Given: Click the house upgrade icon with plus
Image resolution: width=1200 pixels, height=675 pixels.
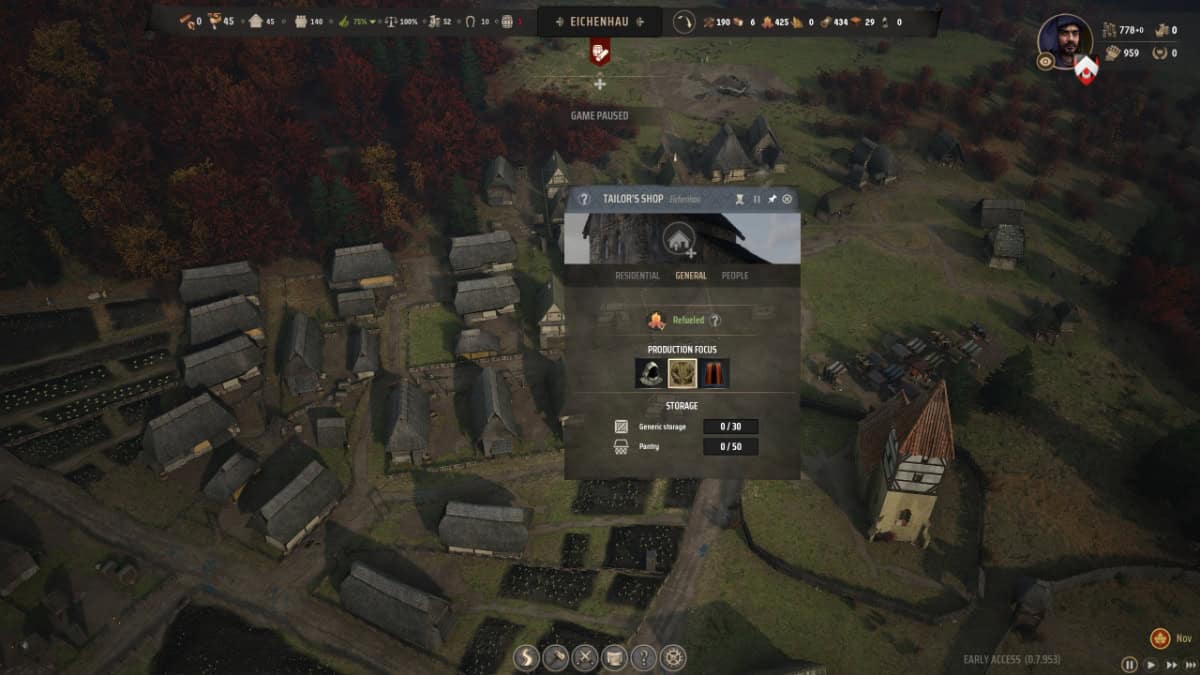Looking at the screenshot, I should tap(680, 239).
